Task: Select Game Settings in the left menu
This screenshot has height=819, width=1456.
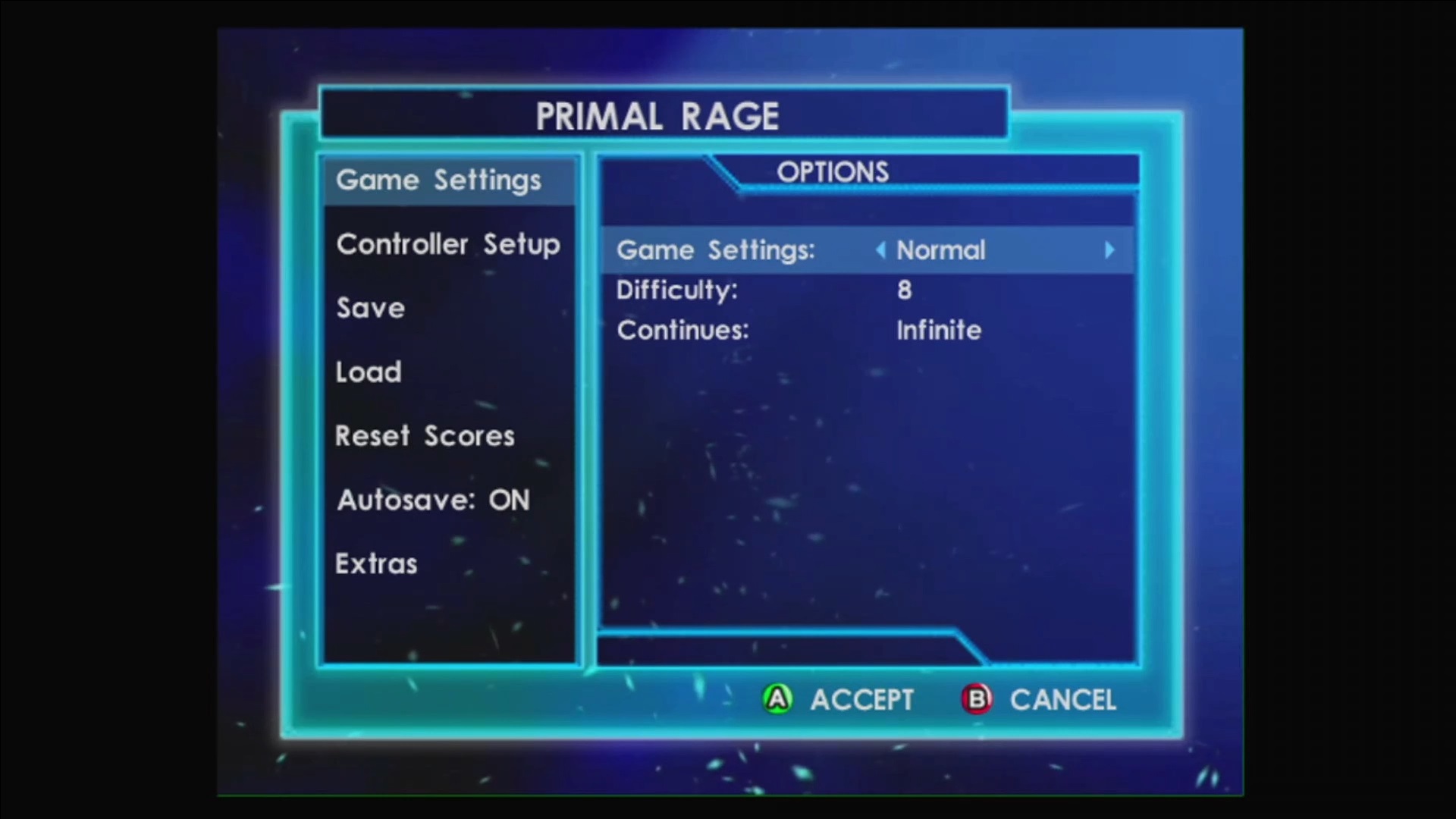Action: point(438,180)
